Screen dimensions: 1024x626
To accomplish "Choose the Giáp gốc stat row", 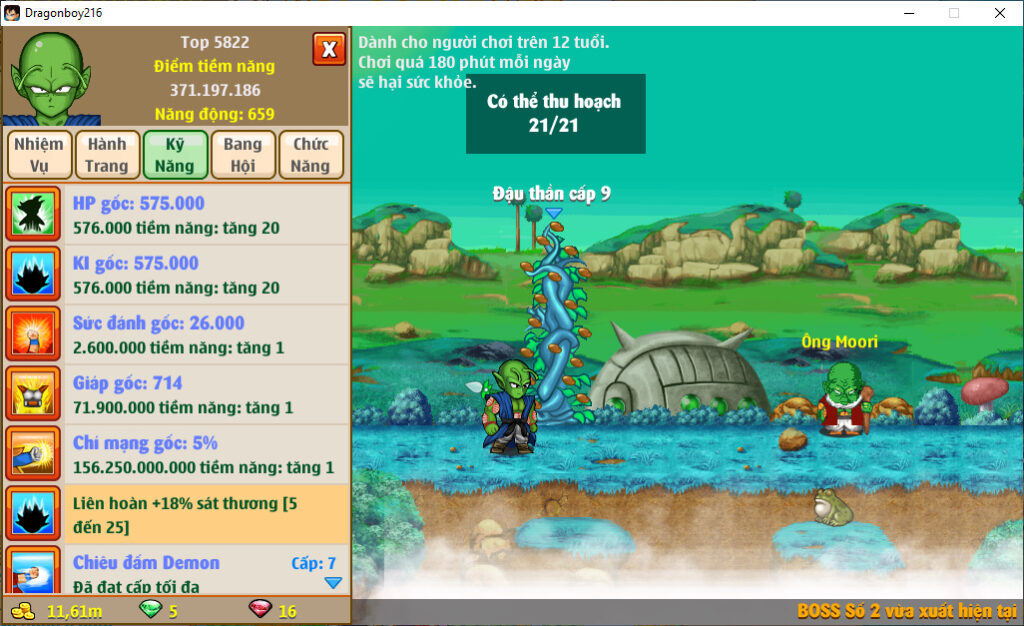I will pos(176,395).
